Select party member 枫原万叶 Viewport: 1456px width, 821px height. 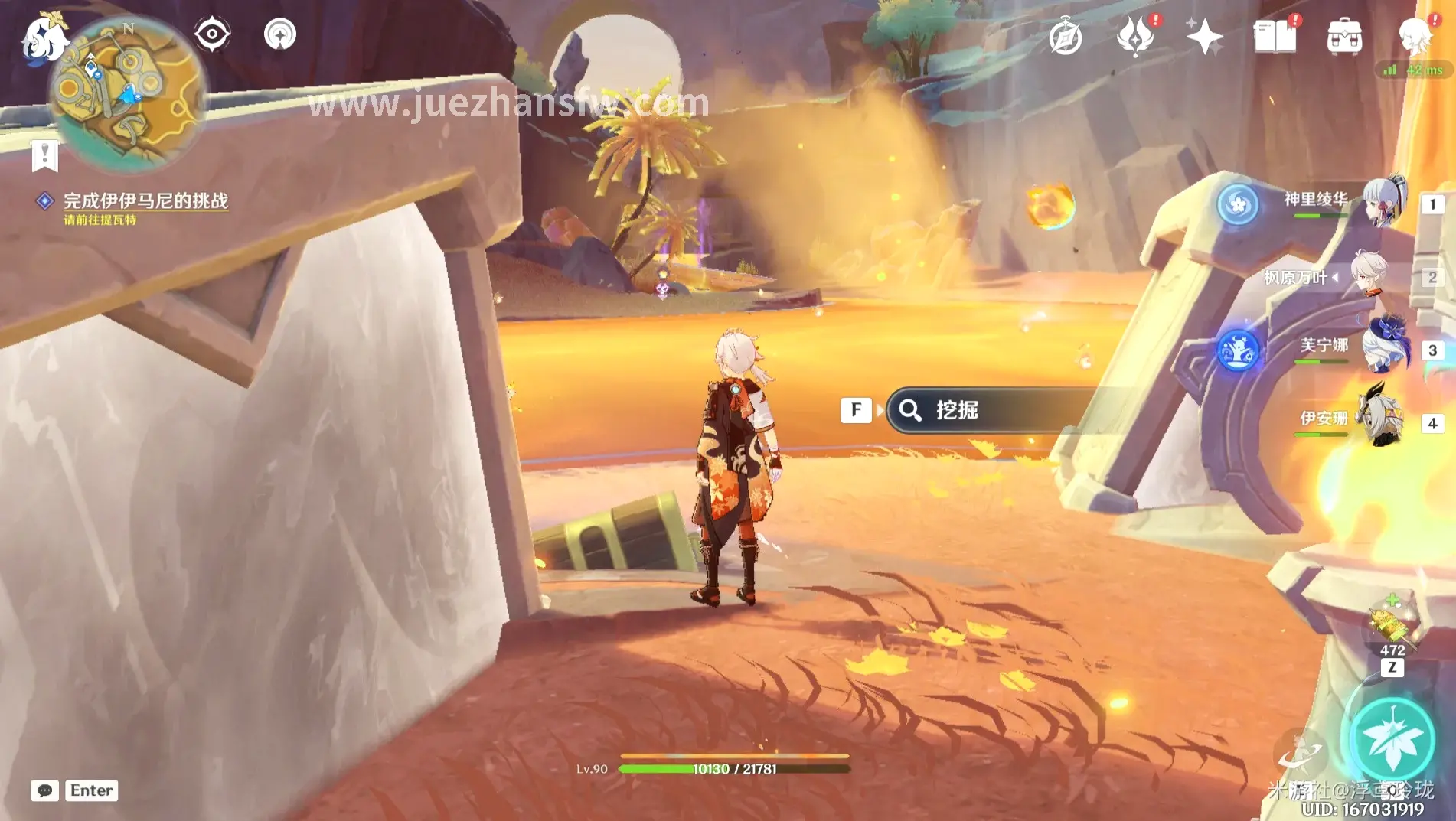[1347, 276]
